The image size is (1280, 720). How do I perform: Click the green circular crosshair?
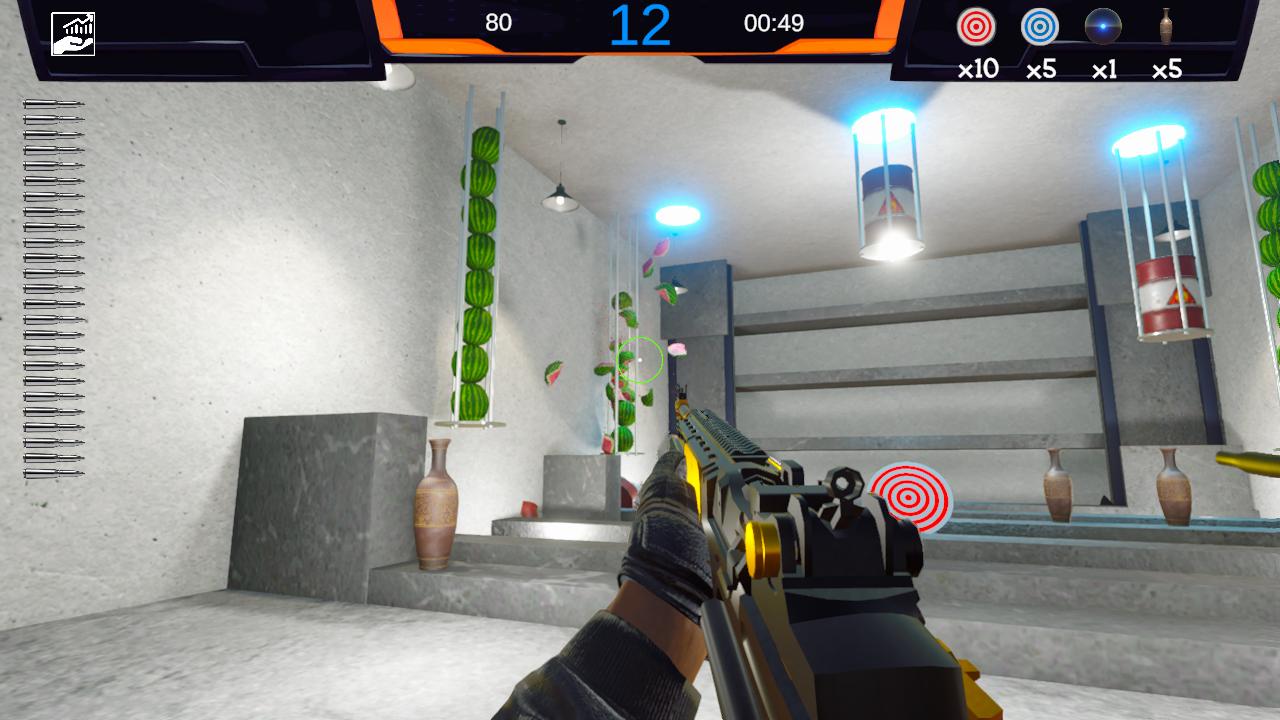click(x=641, y=360)
